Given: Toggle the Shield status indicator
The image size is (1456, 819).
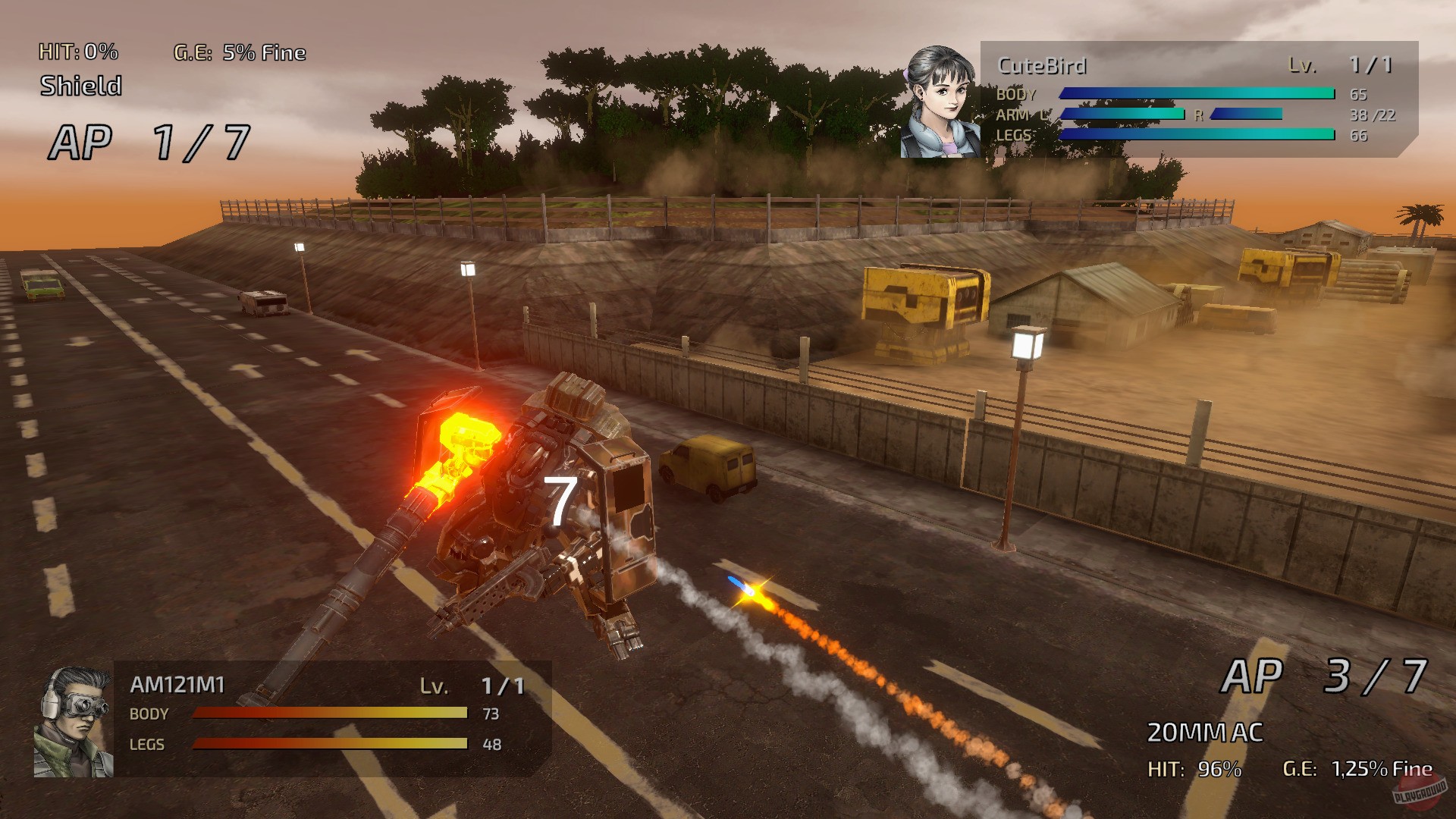Looking at the screenshot, I should click(80, 85).
